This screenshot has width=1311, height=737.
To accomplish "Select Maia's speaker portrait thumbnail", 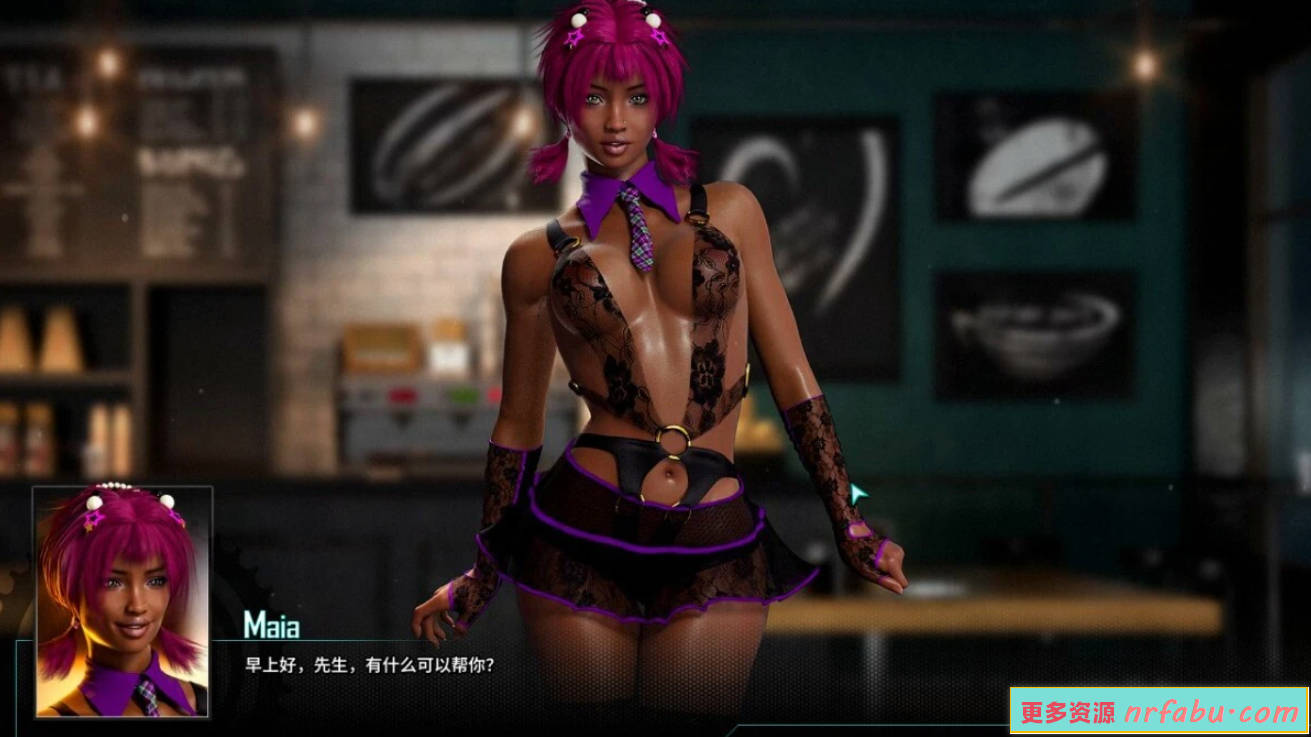I will (122, 602).
